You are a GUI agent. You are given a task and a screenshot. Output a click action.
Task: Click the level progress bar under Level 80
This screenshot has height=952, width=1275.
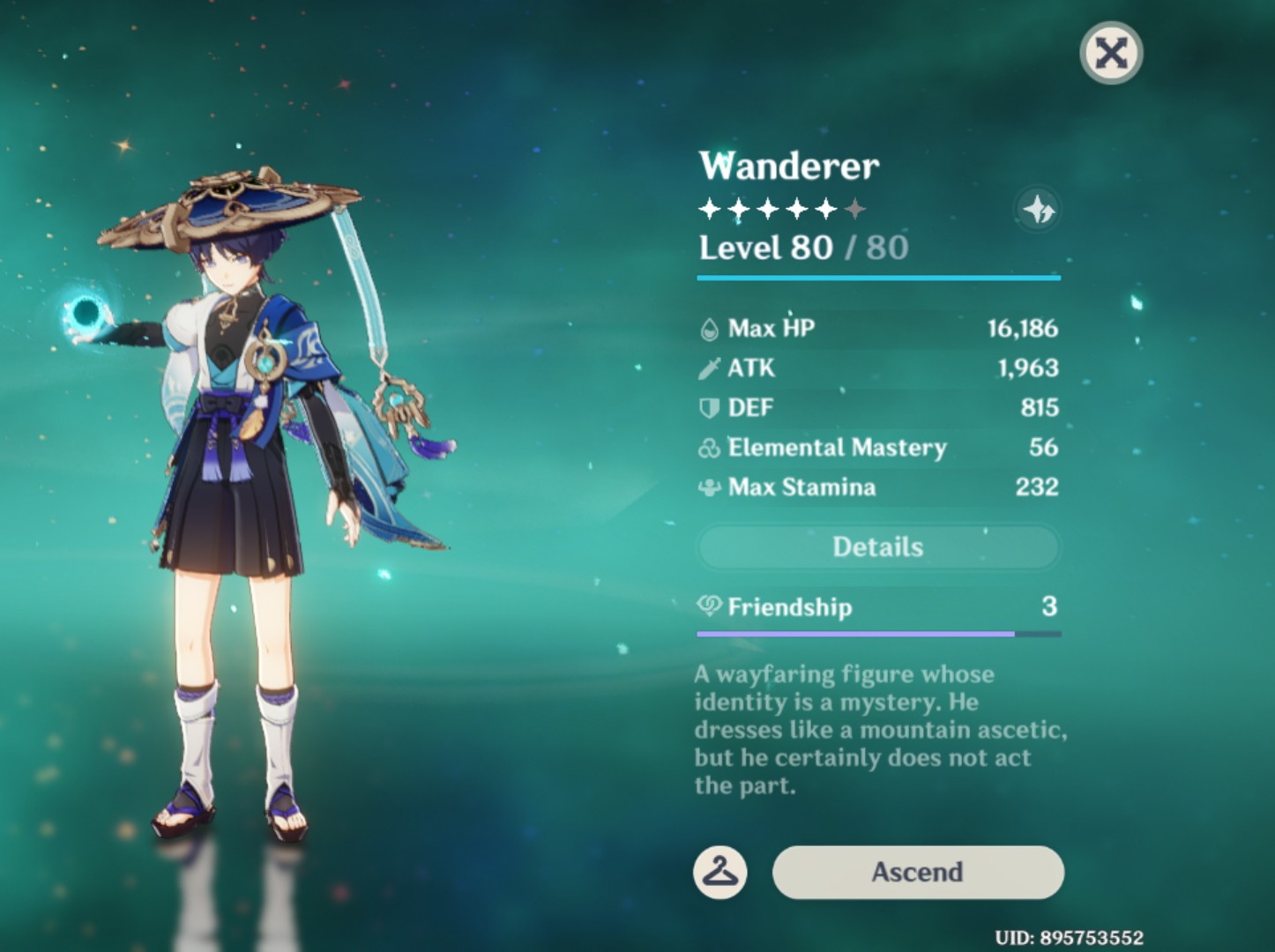coord(877,279)
